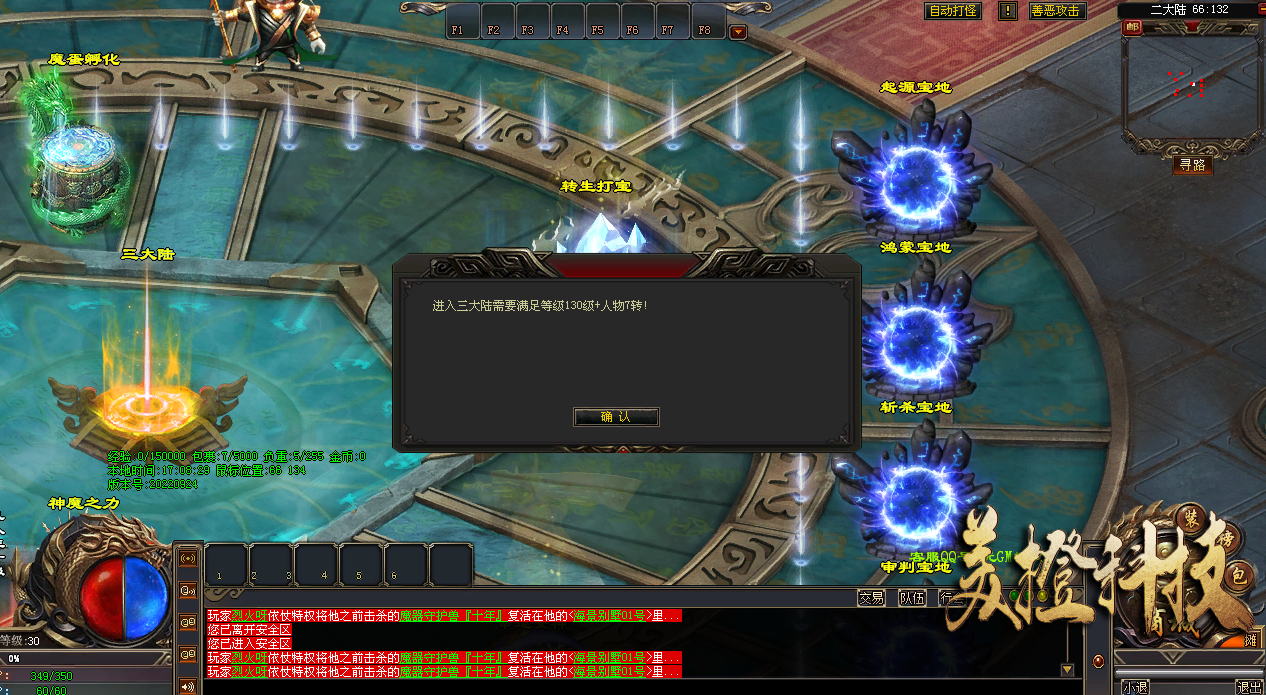Viewport: 1266px width, 695px height.
Task: Click 退出 to exit the game
Action: (x=1249, y=687)
